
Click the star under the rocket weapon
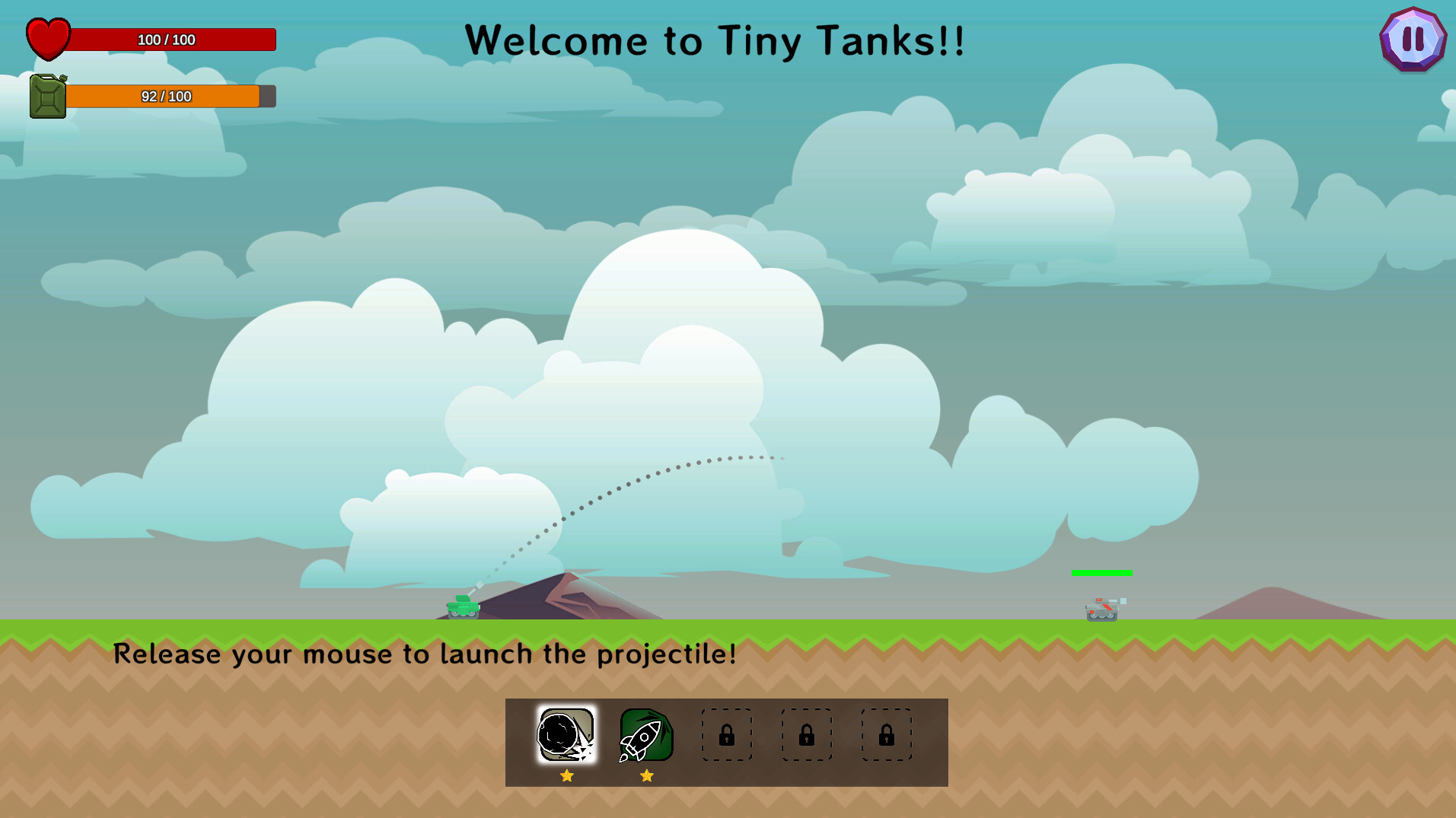[646, 775]
